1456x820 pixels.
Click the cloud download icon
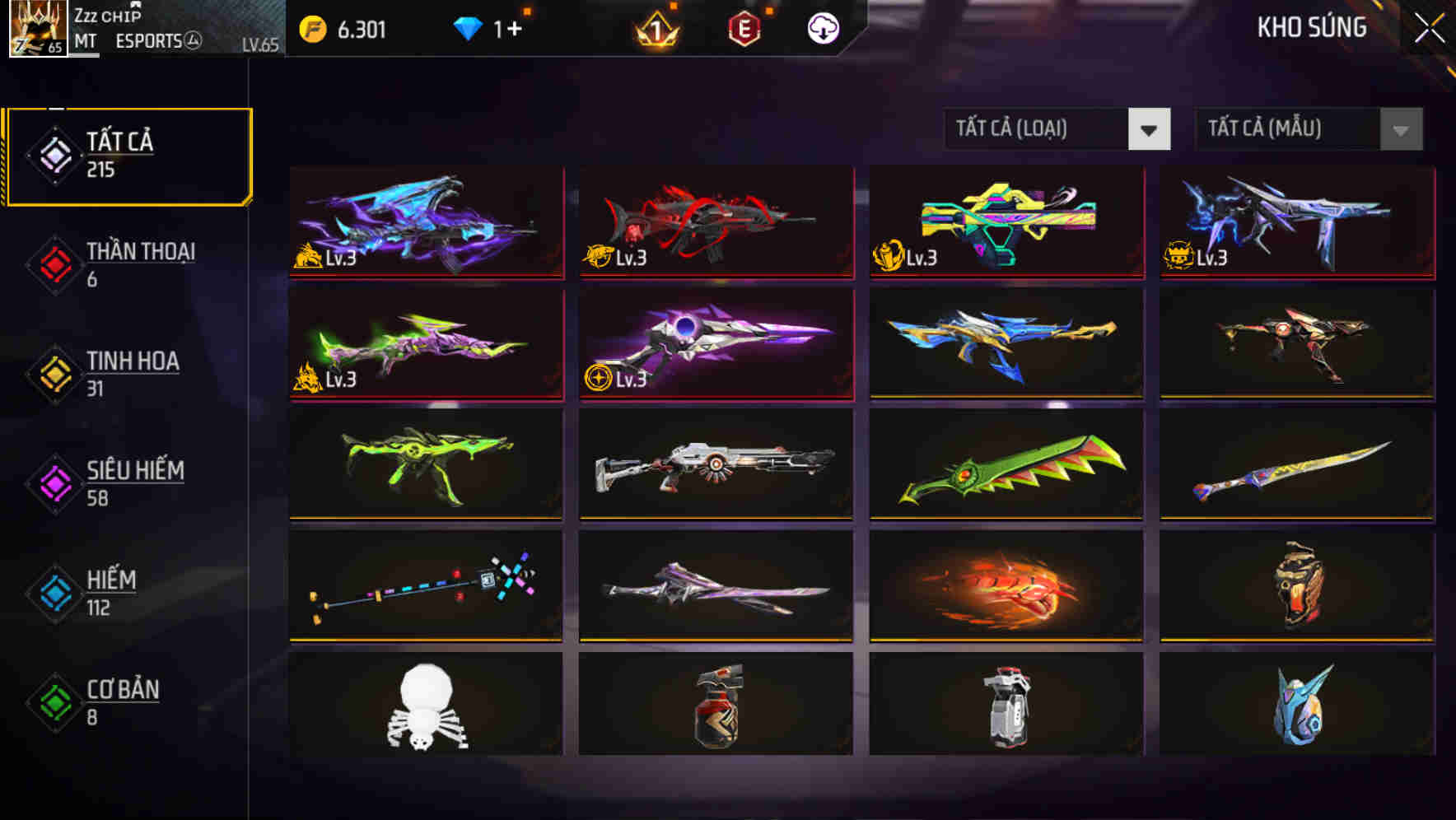pyautogui.click(x=823, y=28)
